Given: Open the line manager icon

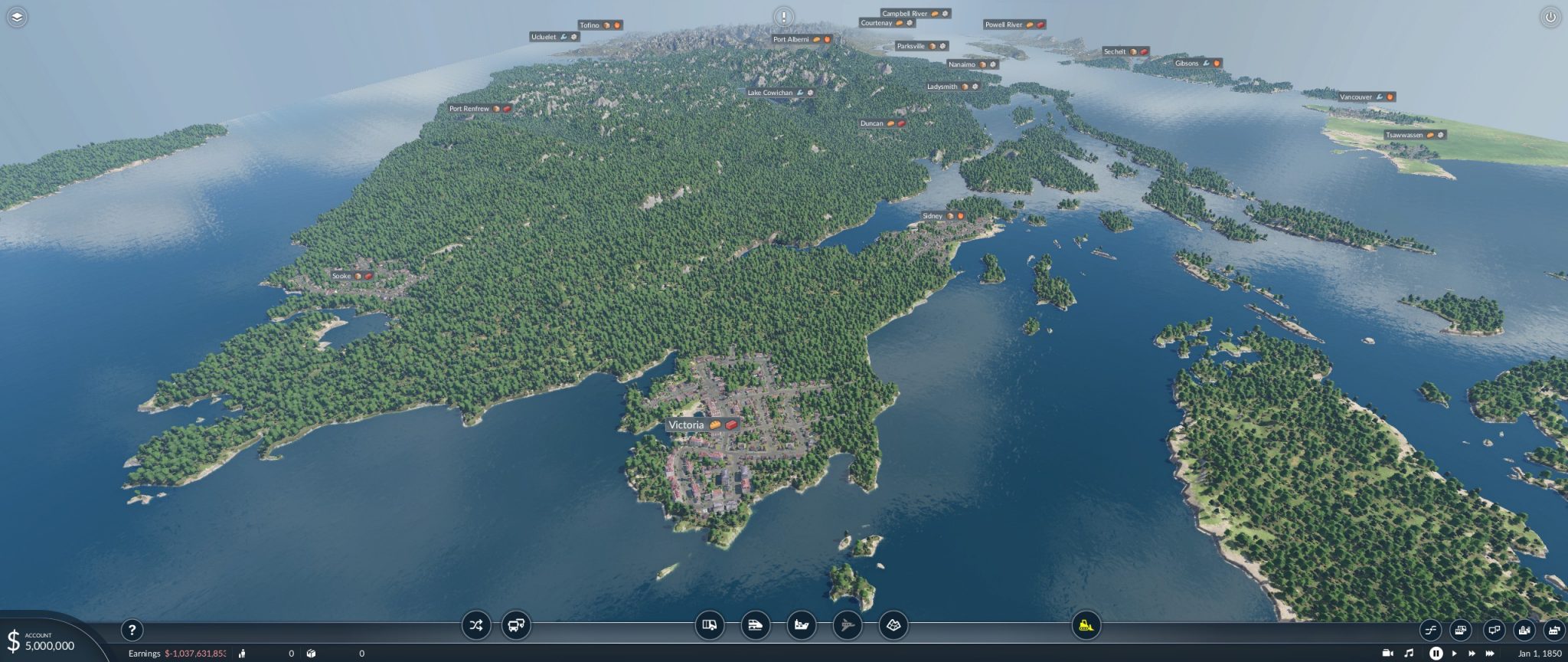Looking at the screenshot, I should click(1431, 630).
